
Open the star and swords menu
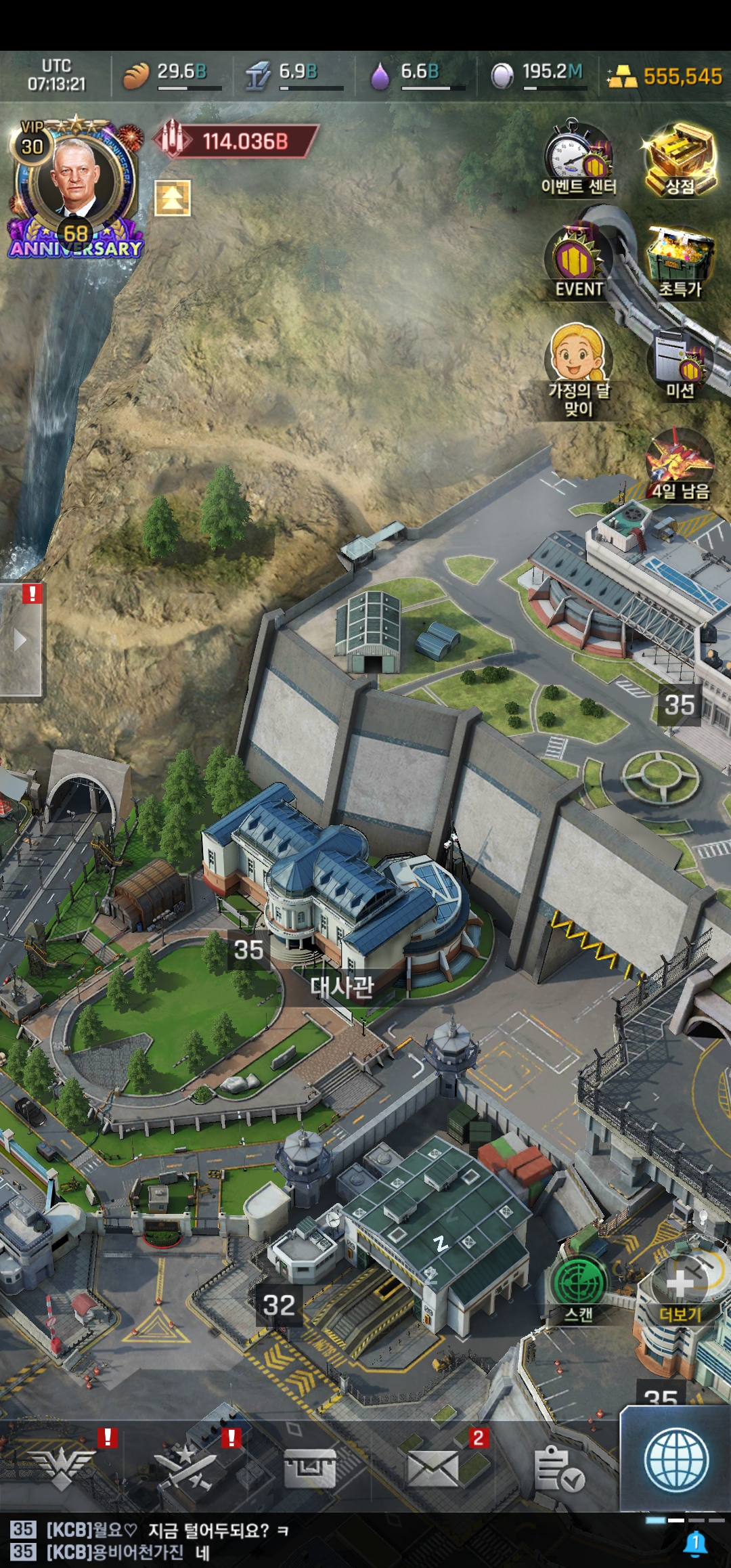click(186, 1469)
